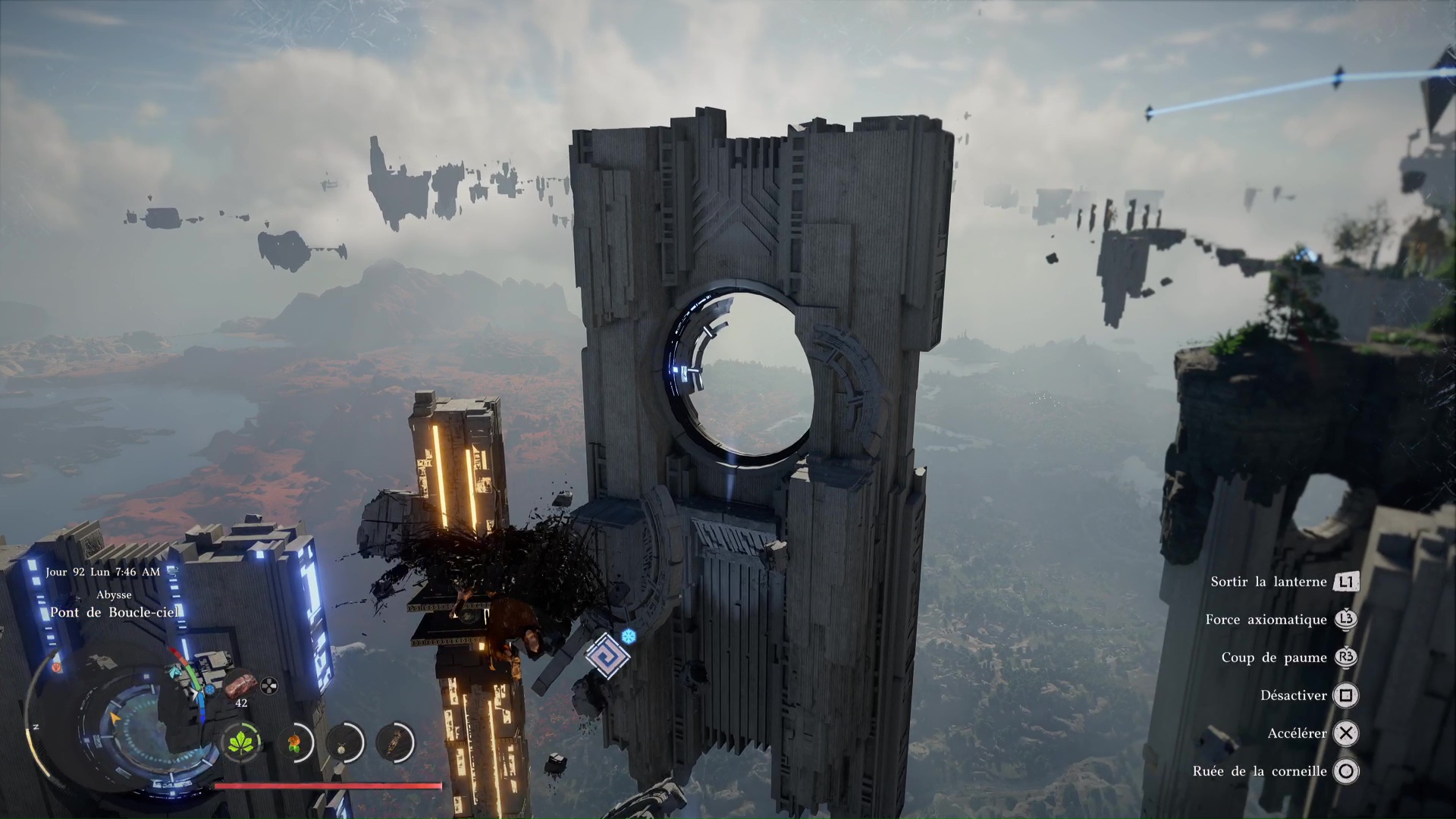Click the red shell marker on compass ring
Screen dimensions: 1456x819
point(56,667)
